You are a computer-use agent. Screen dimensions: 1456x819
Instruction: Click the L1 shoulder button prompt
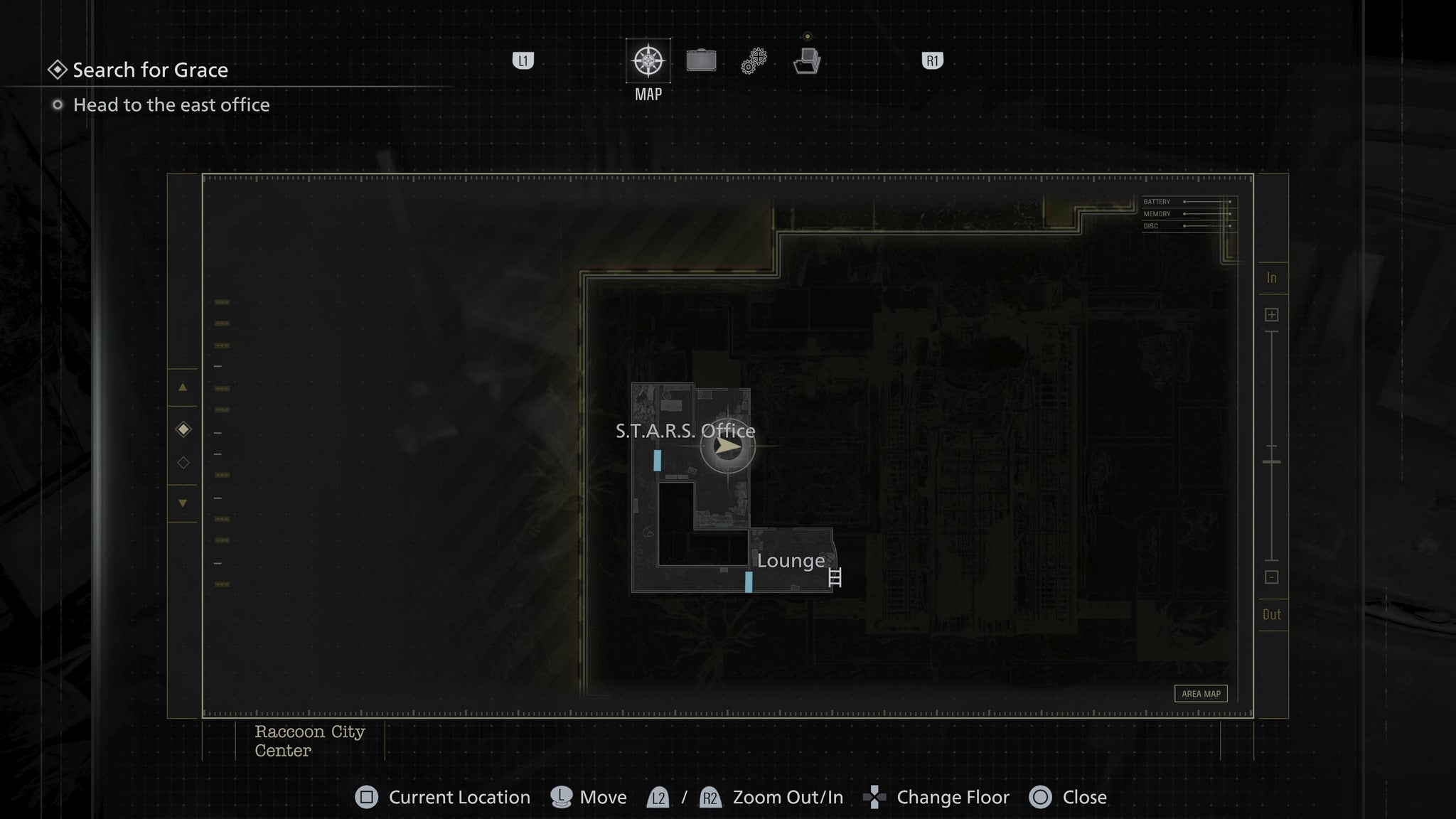pos(523,61)
